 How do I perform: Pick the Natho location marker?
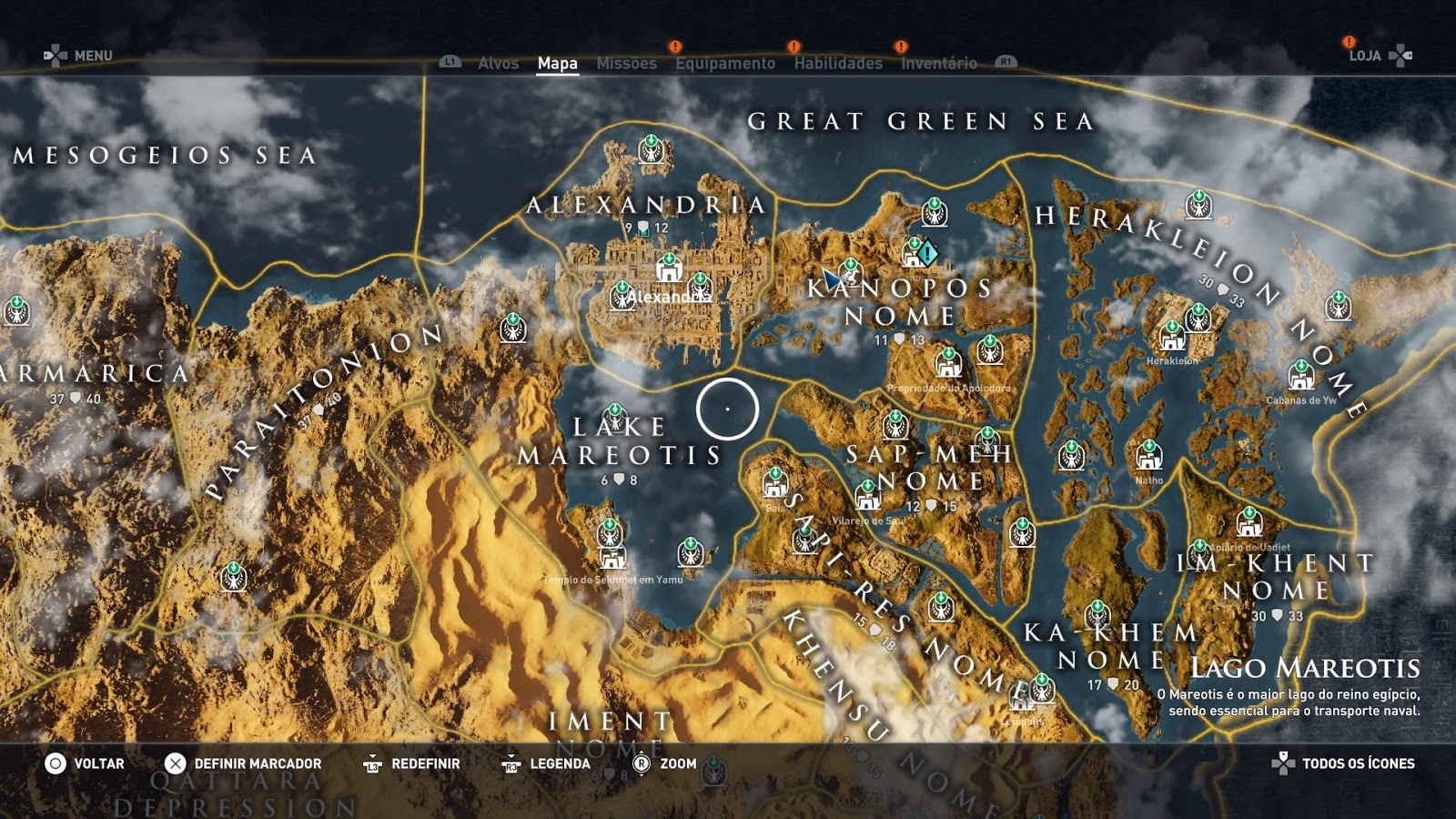[1148, 456]
